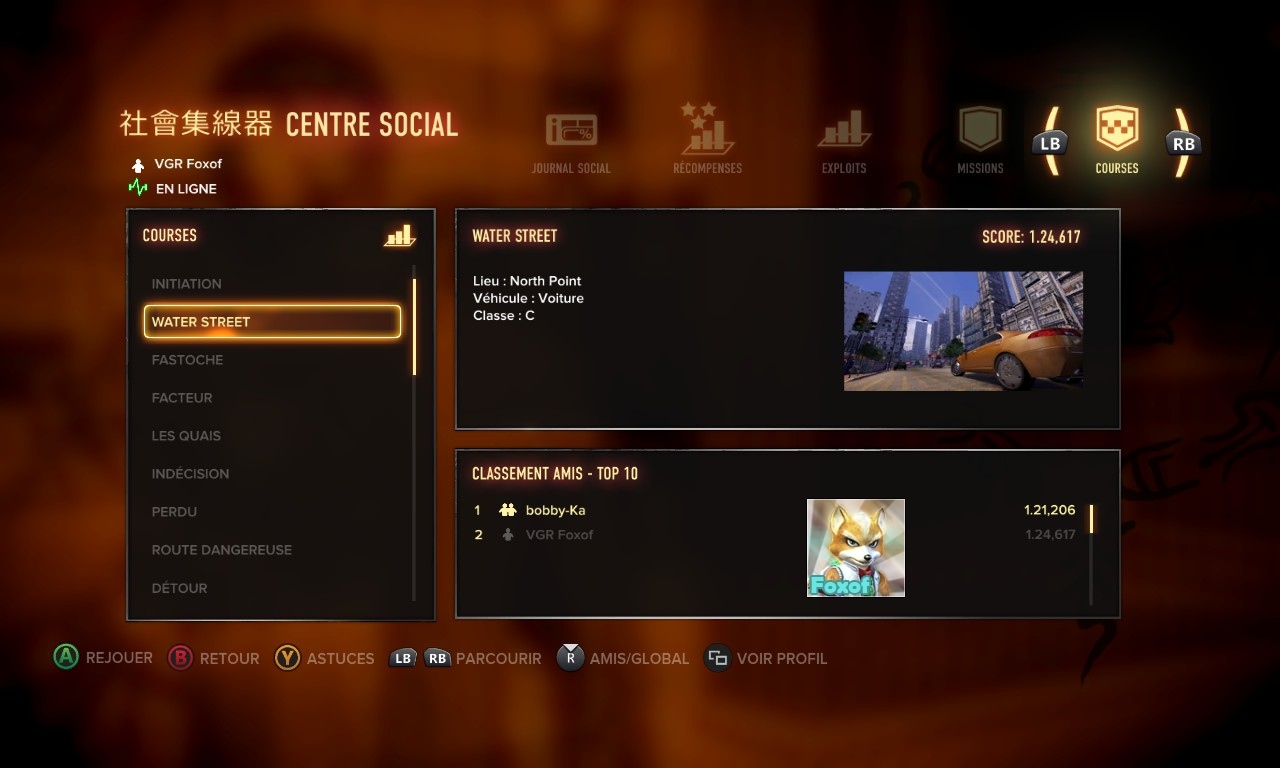Select the Initiation race
This screenshot has height=768, width=1280.
[187, 284]
